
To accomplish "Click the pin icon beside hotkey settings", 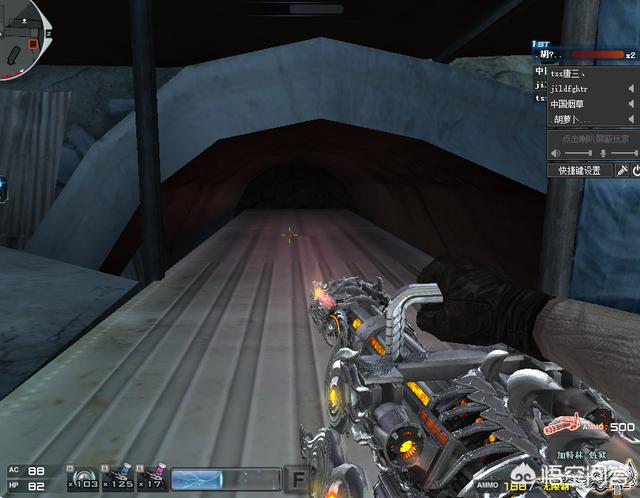I will click(x=621, y=170).
